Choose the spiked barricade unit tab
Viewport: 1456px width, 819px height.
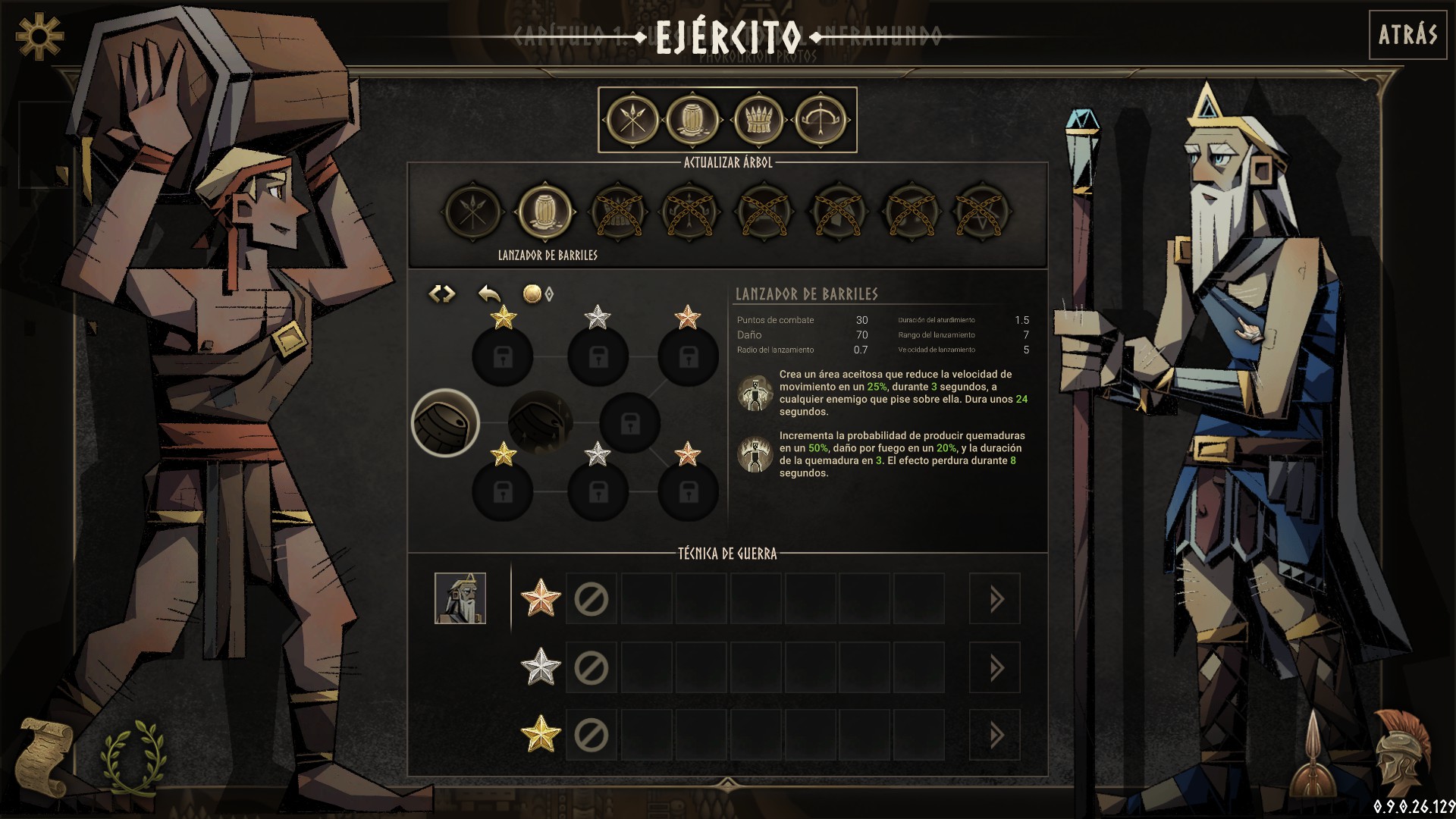click(758, 120)
